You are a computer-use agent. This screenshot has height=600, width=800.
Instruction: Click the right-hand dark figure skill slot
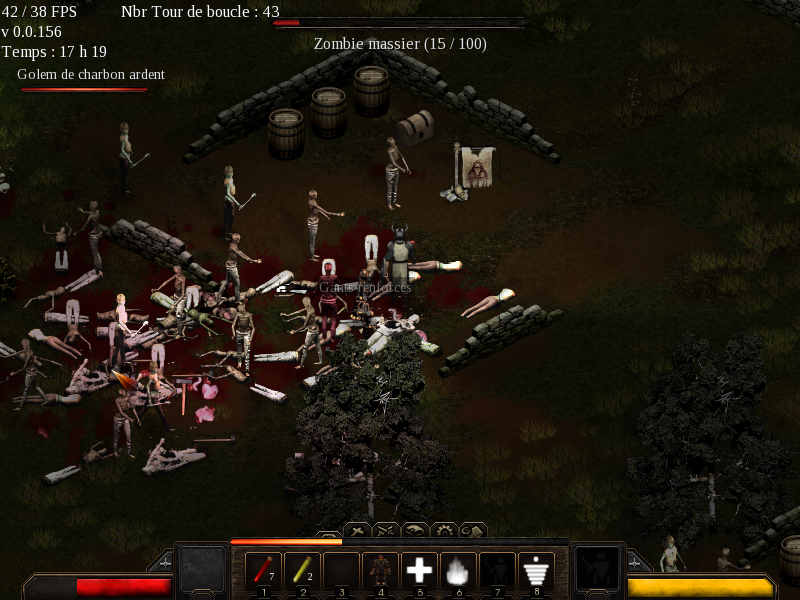pyautogui.click(x=598, y=569)
